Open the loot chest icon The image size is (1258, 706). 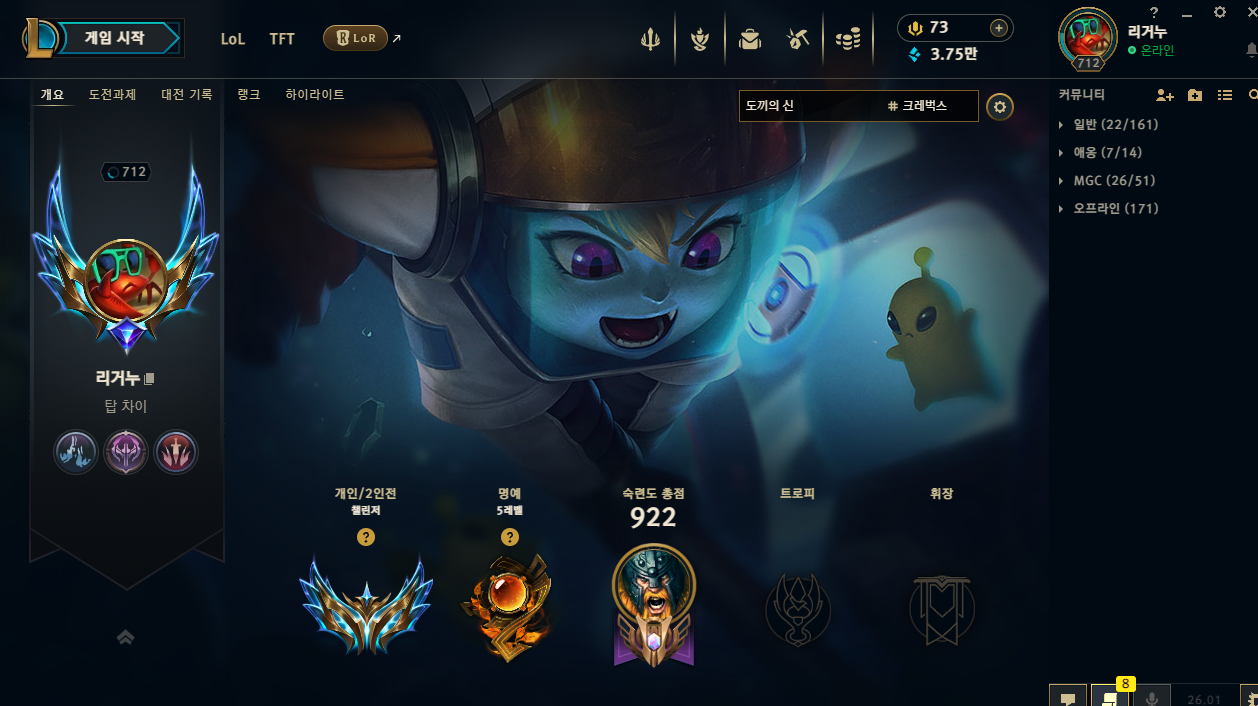(749, 39)
